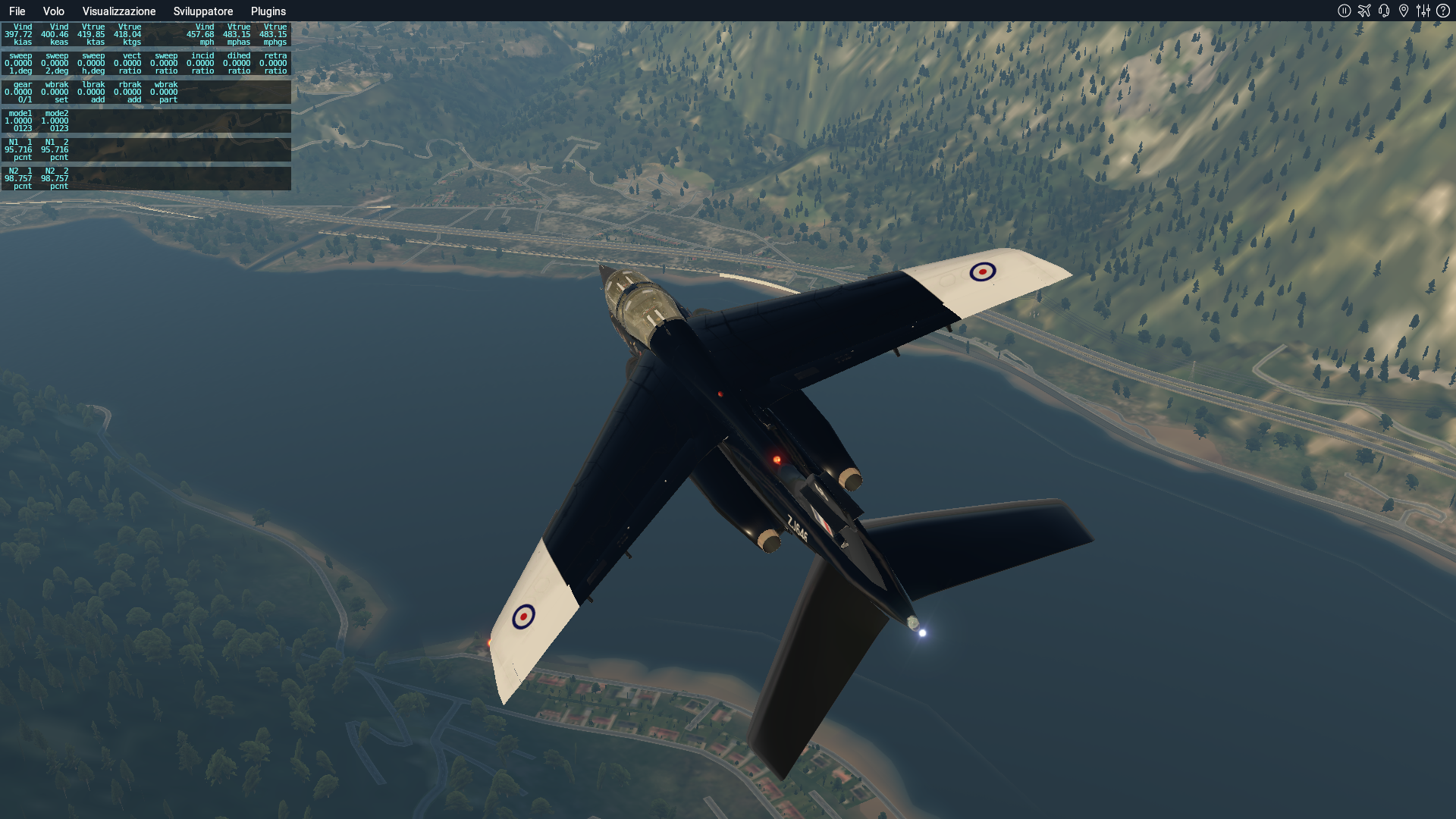1456x819 pixels.
Task: Open the Sviluppatore menu
Action: (202, 11)
